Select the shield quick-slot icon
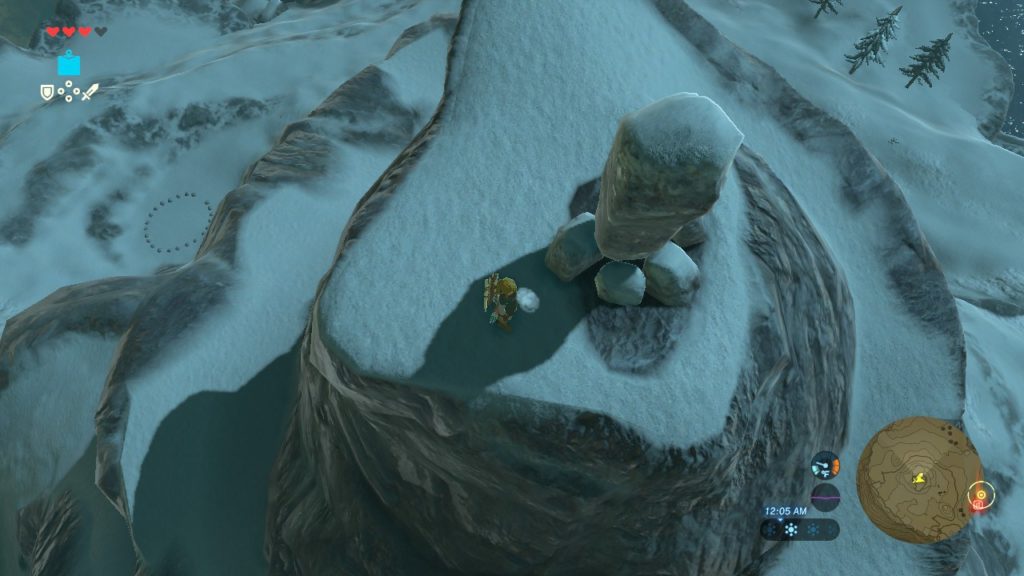 coord(46,92)
